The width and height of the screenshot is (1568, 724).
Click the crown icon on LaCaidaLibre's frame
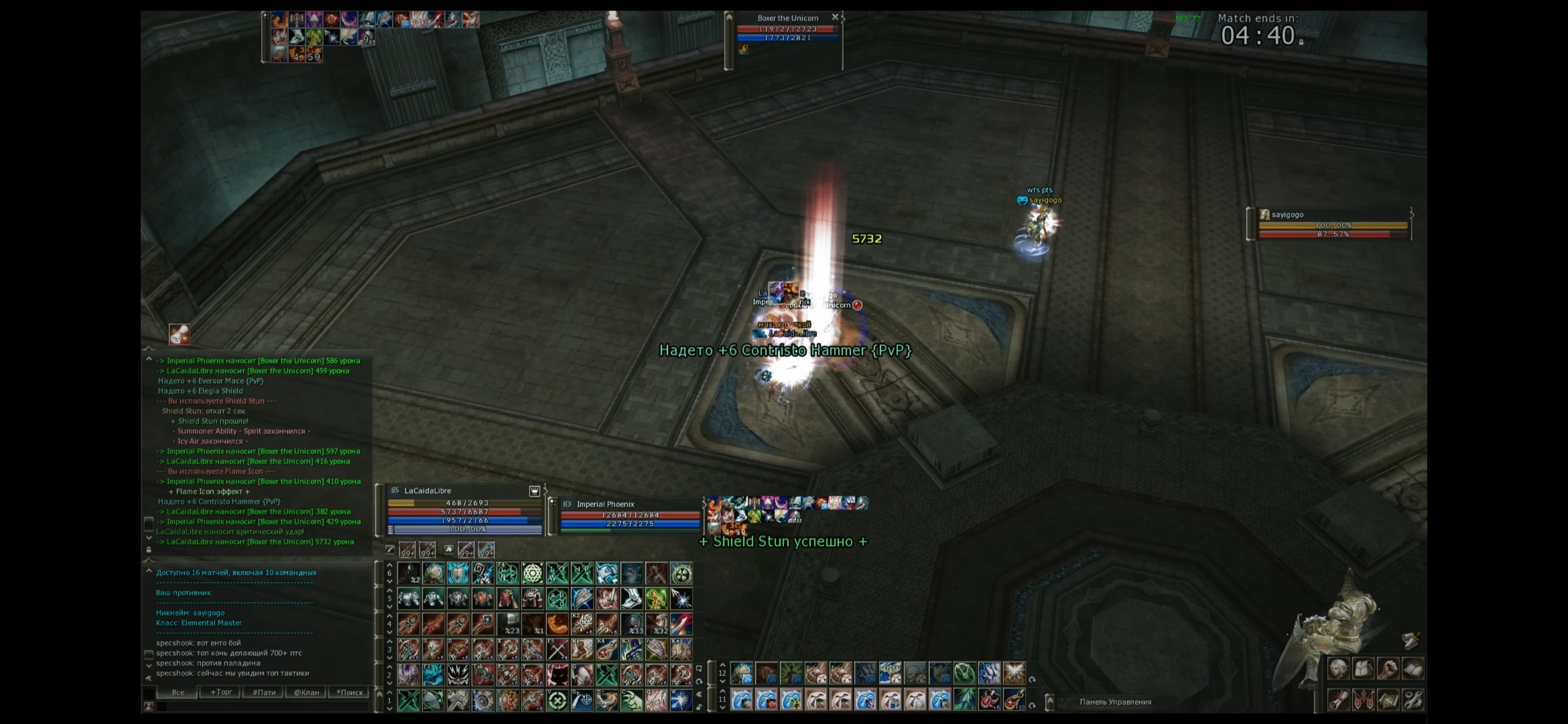coord(535,491)
